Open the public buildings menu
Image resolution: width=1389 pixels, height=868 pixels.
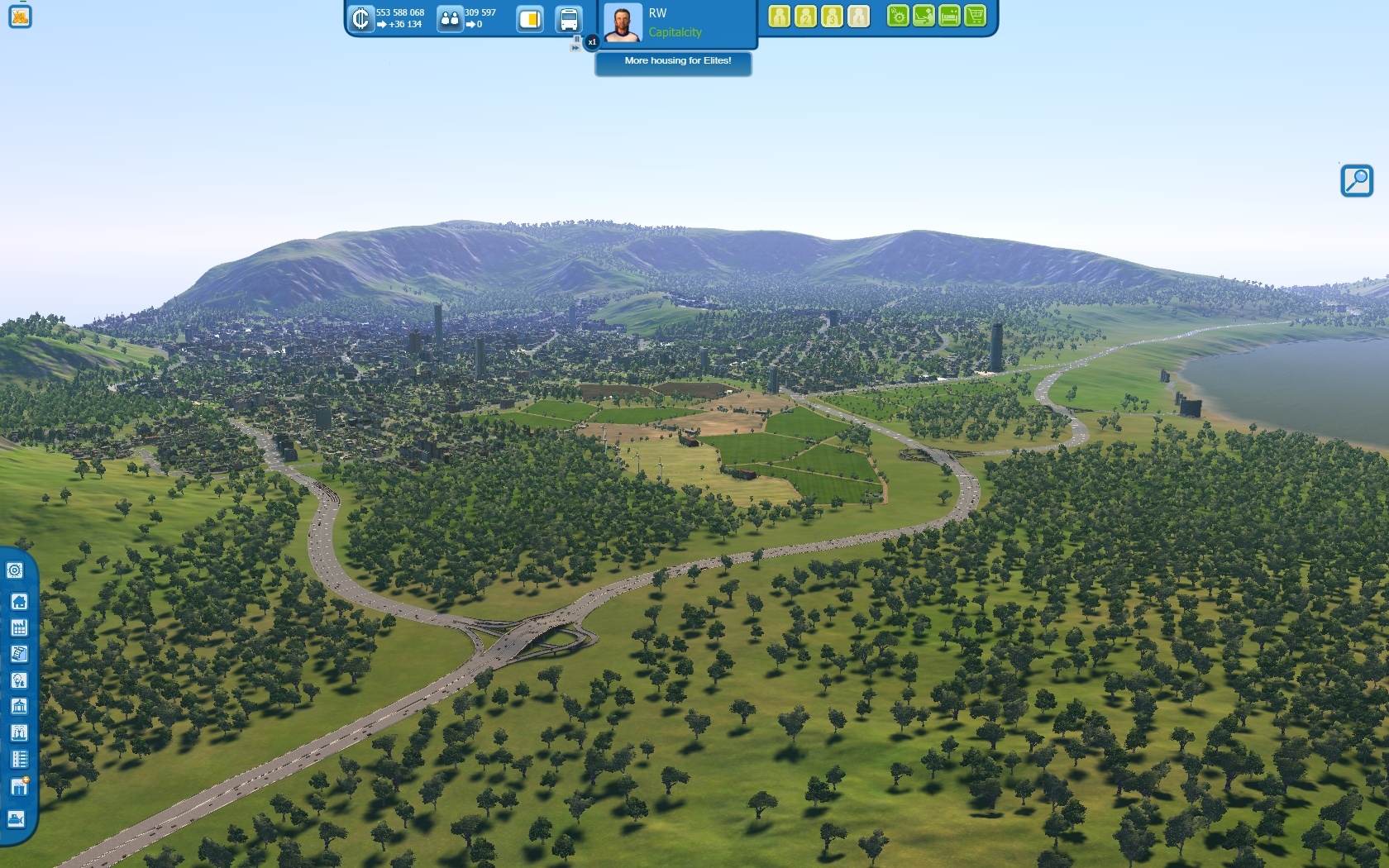pyautogui.click(x=19, y=706)
